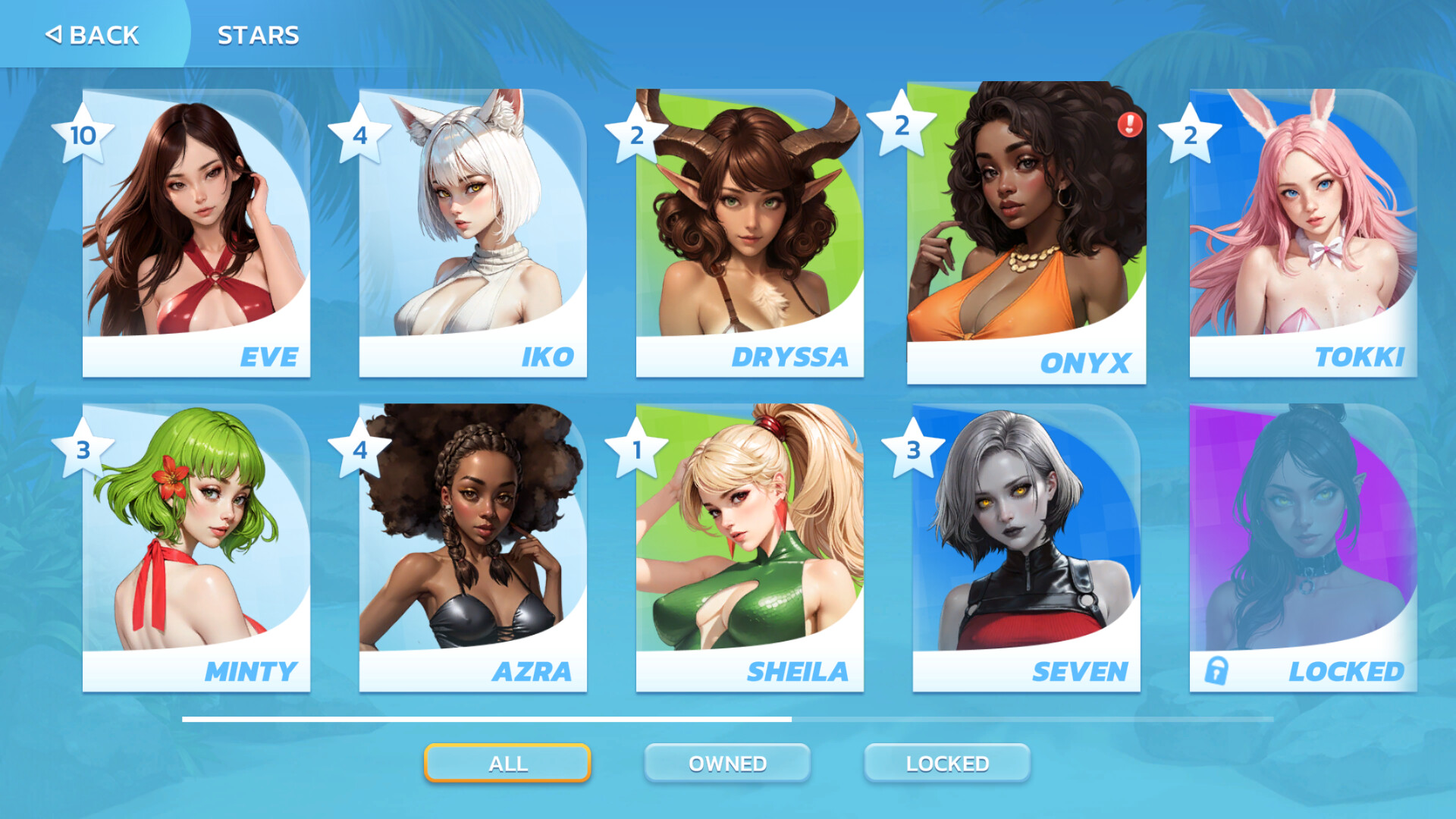Select the Onyx character card
Screen dimensions: 1456x819
[x=1026, y=234]
